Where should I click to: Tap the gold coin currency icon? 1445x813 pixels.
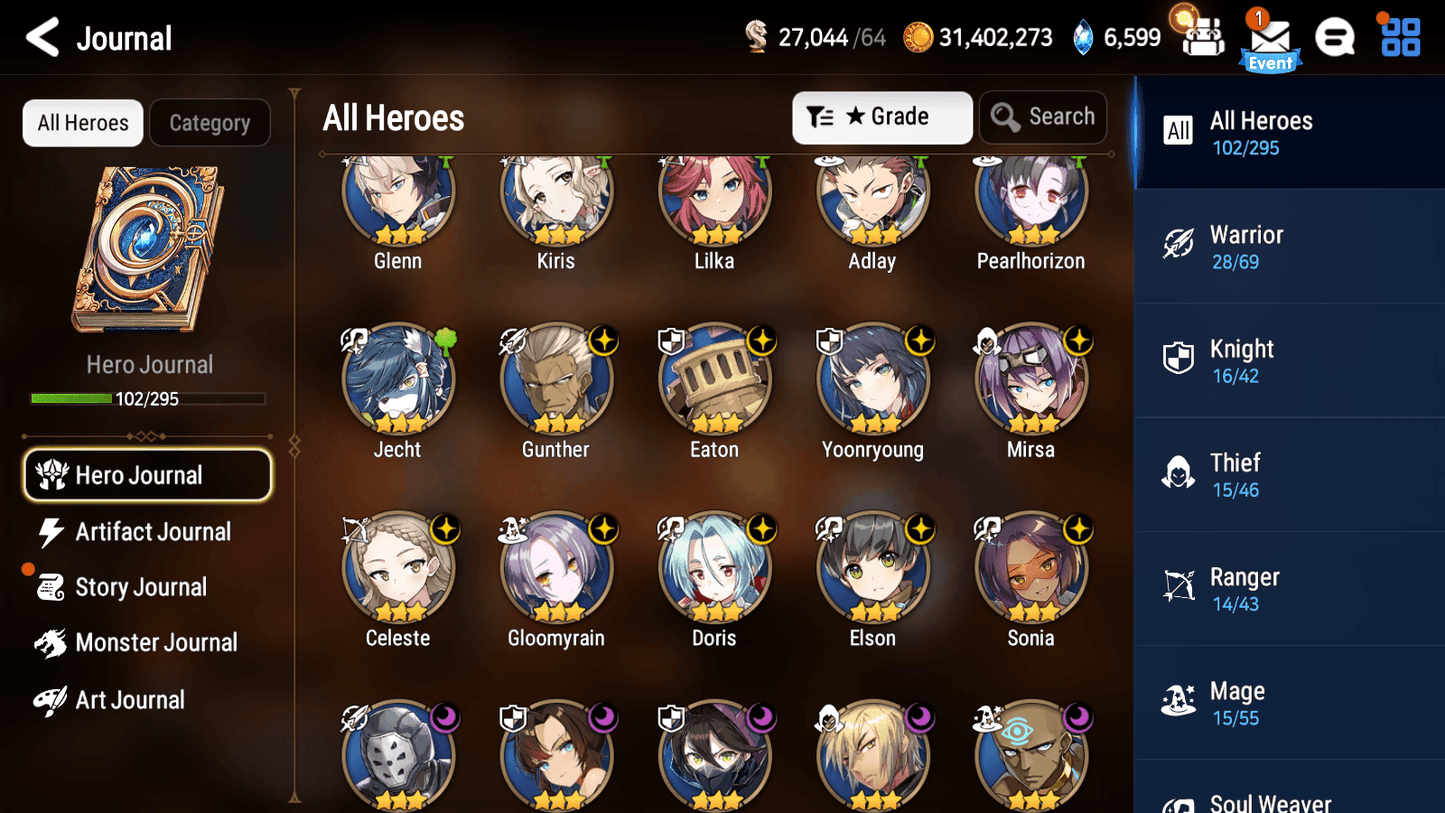(922, 36)
